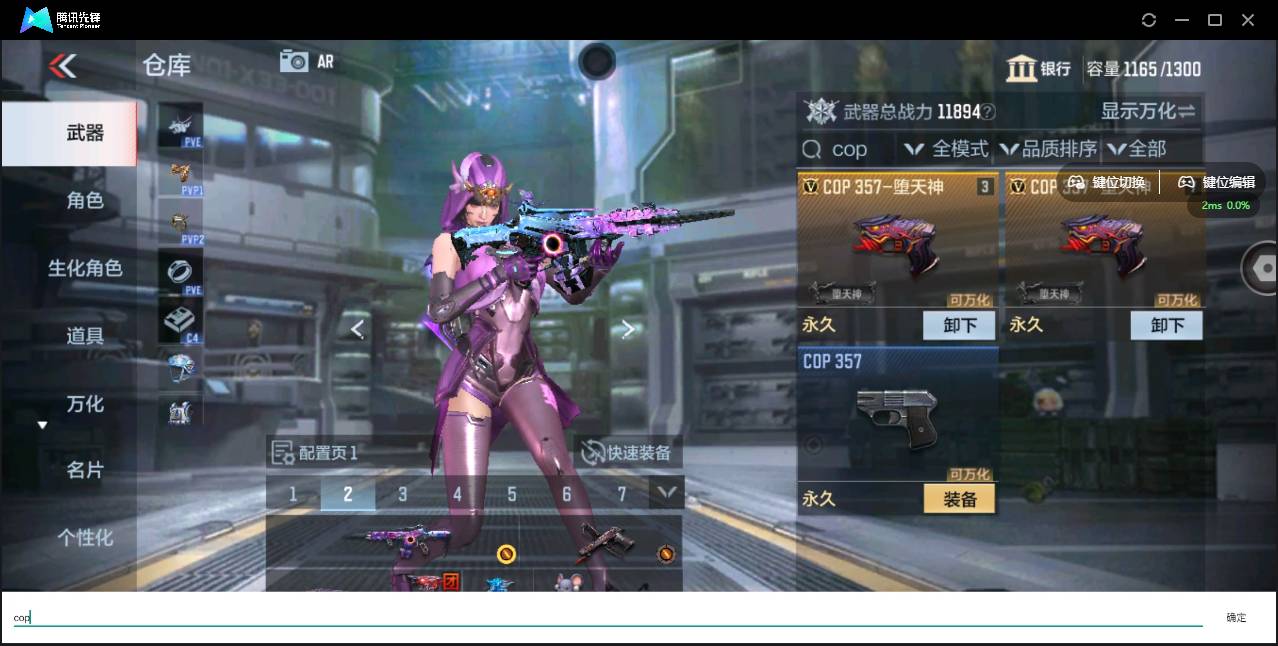Open the 银行 bank
The width and height of the screenshot is (1278, 646).
click(x=1039, y=69)
